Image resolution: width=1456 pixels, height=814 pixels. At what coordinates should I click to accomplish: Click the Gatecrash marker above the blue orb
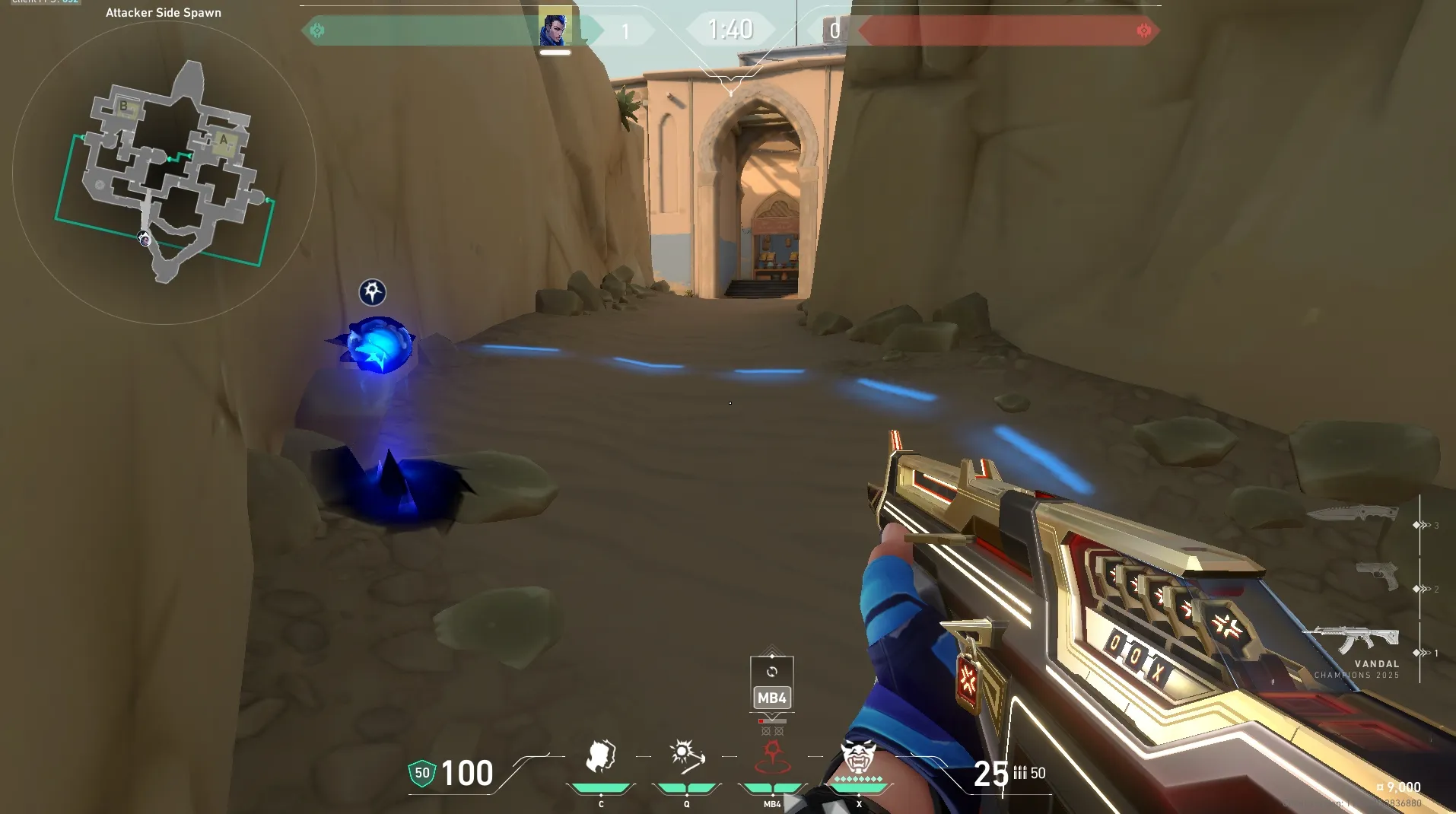(372, 292)
